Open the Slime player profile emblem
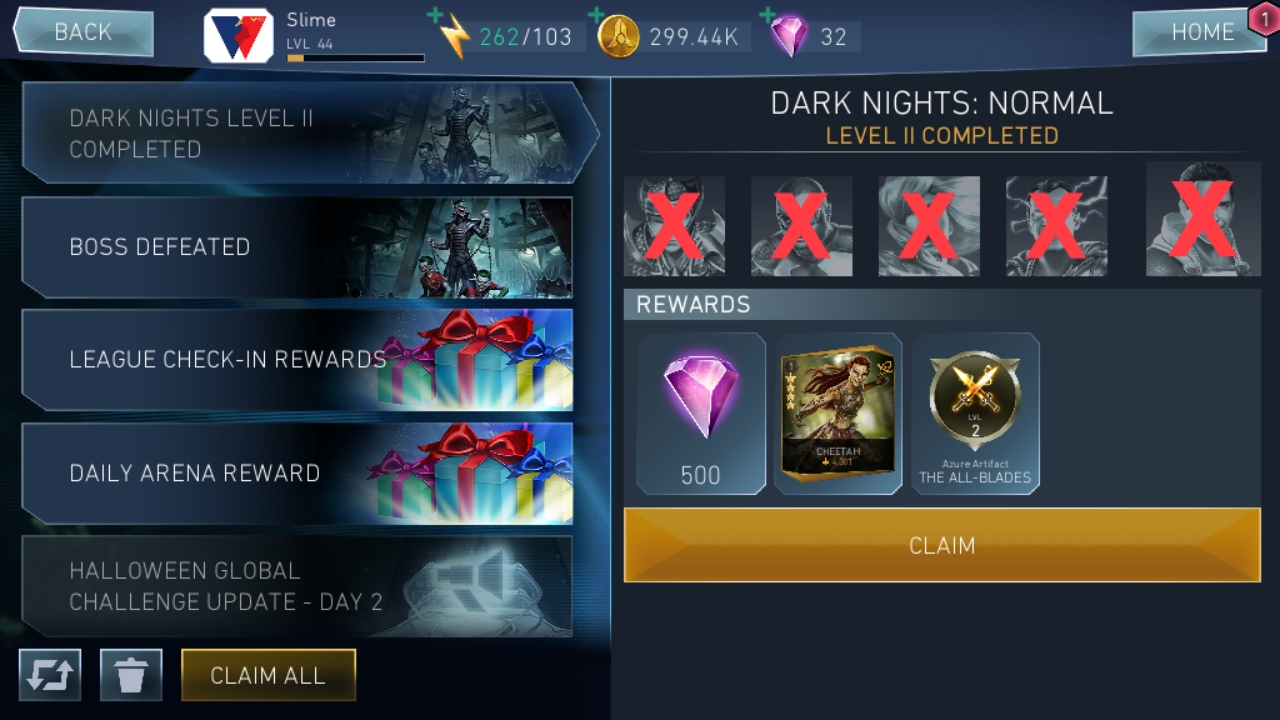The height and width of the screenshot is (720, 1280). point(237,28)
